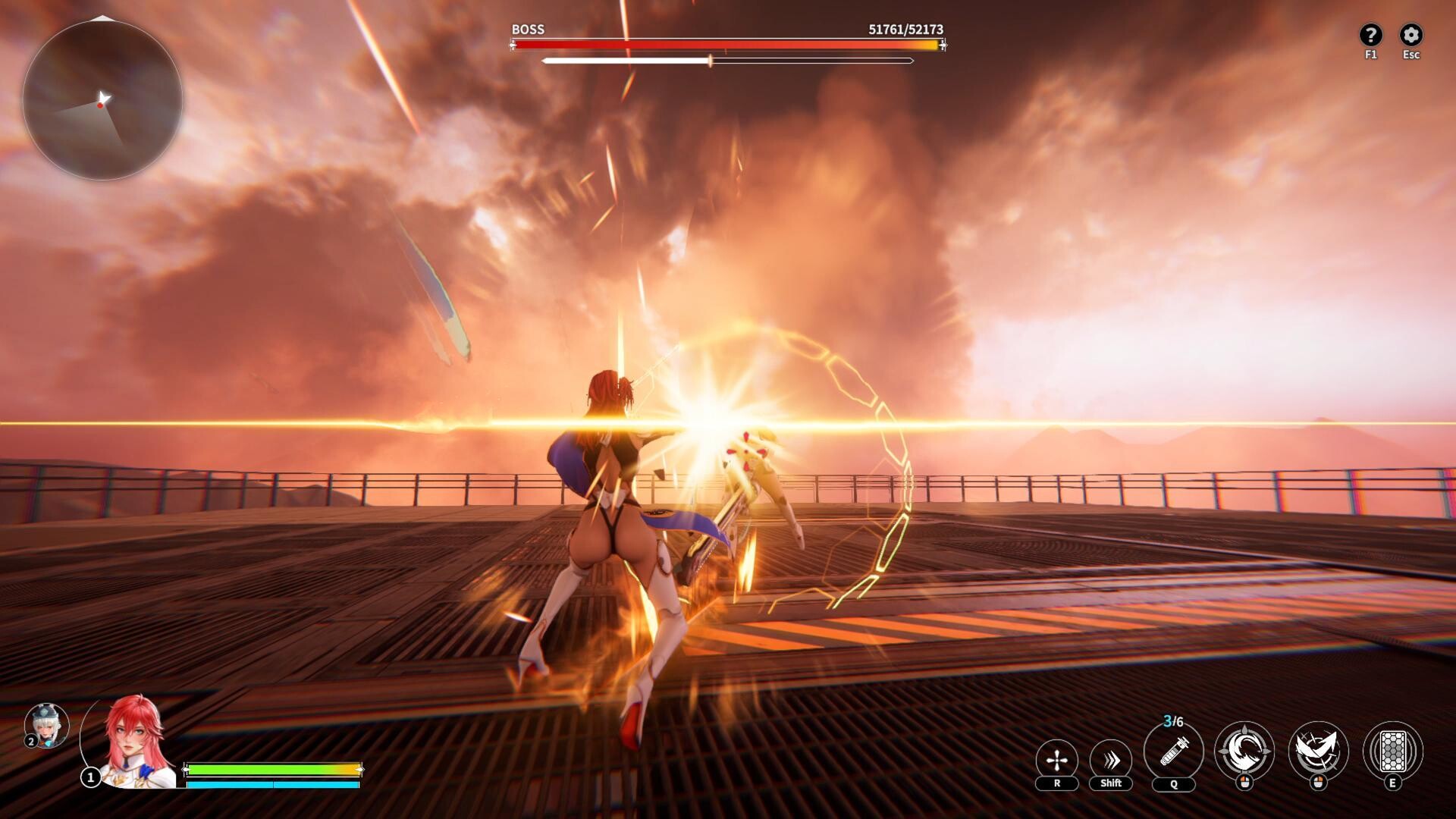Activate the four-way arrows ability icon
Screen dimensions: 1456x819
click(1056, 760)
